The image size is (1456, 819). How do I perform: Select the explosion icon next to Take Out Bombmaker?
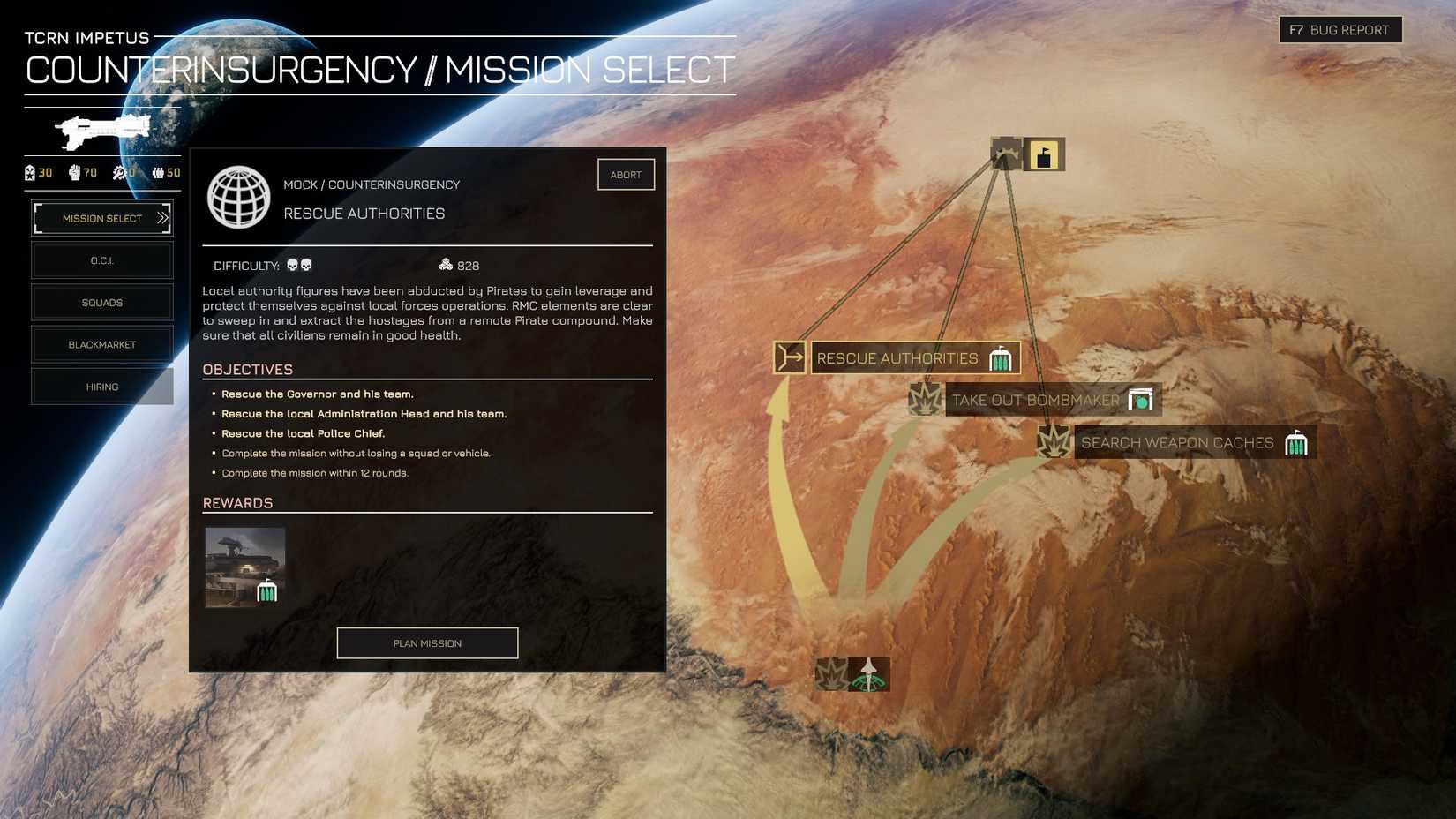(x=923, y=399)
